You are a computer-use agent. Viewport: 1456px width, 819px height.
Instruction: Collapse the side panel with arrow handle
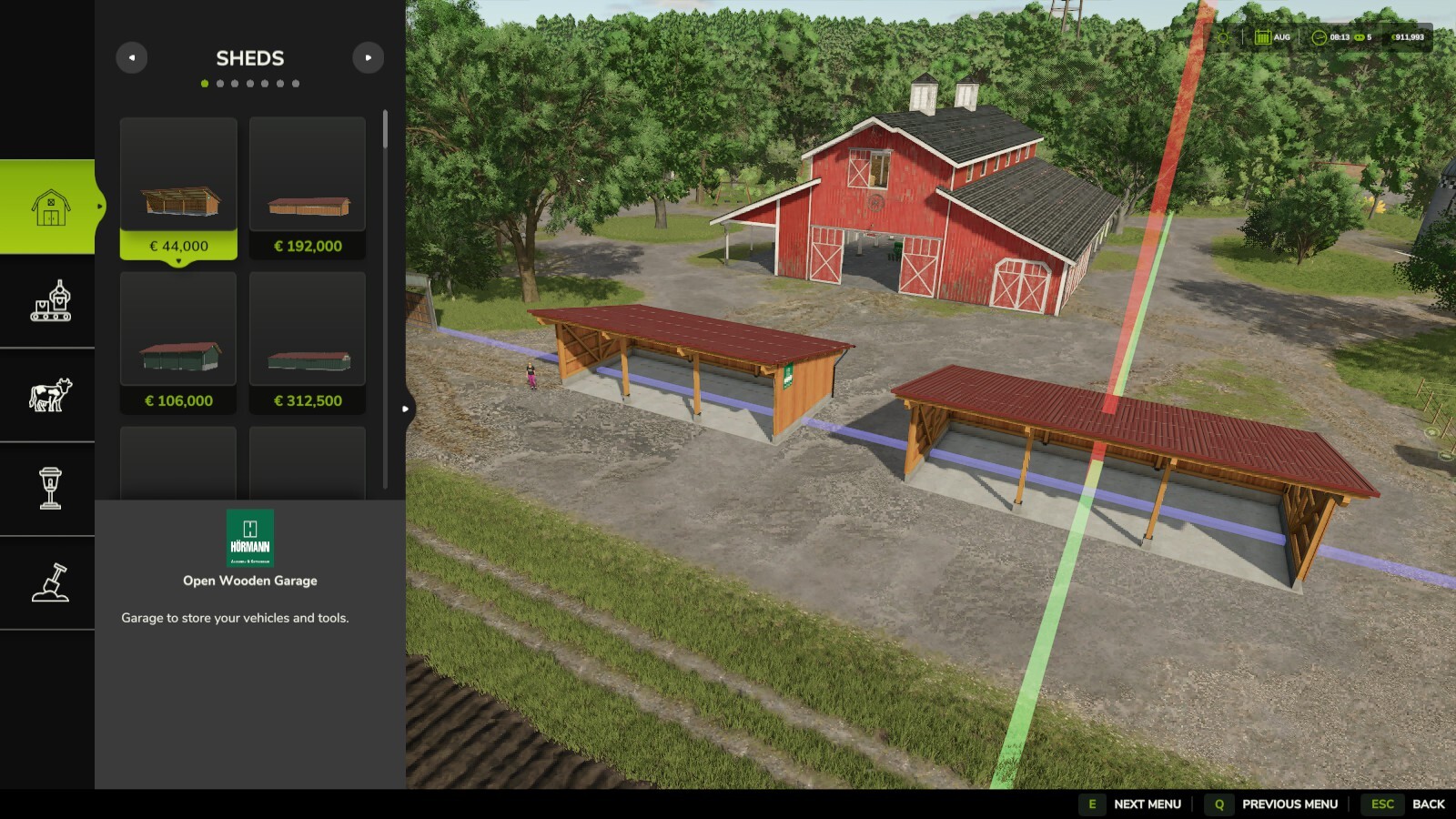coord(406,409)
